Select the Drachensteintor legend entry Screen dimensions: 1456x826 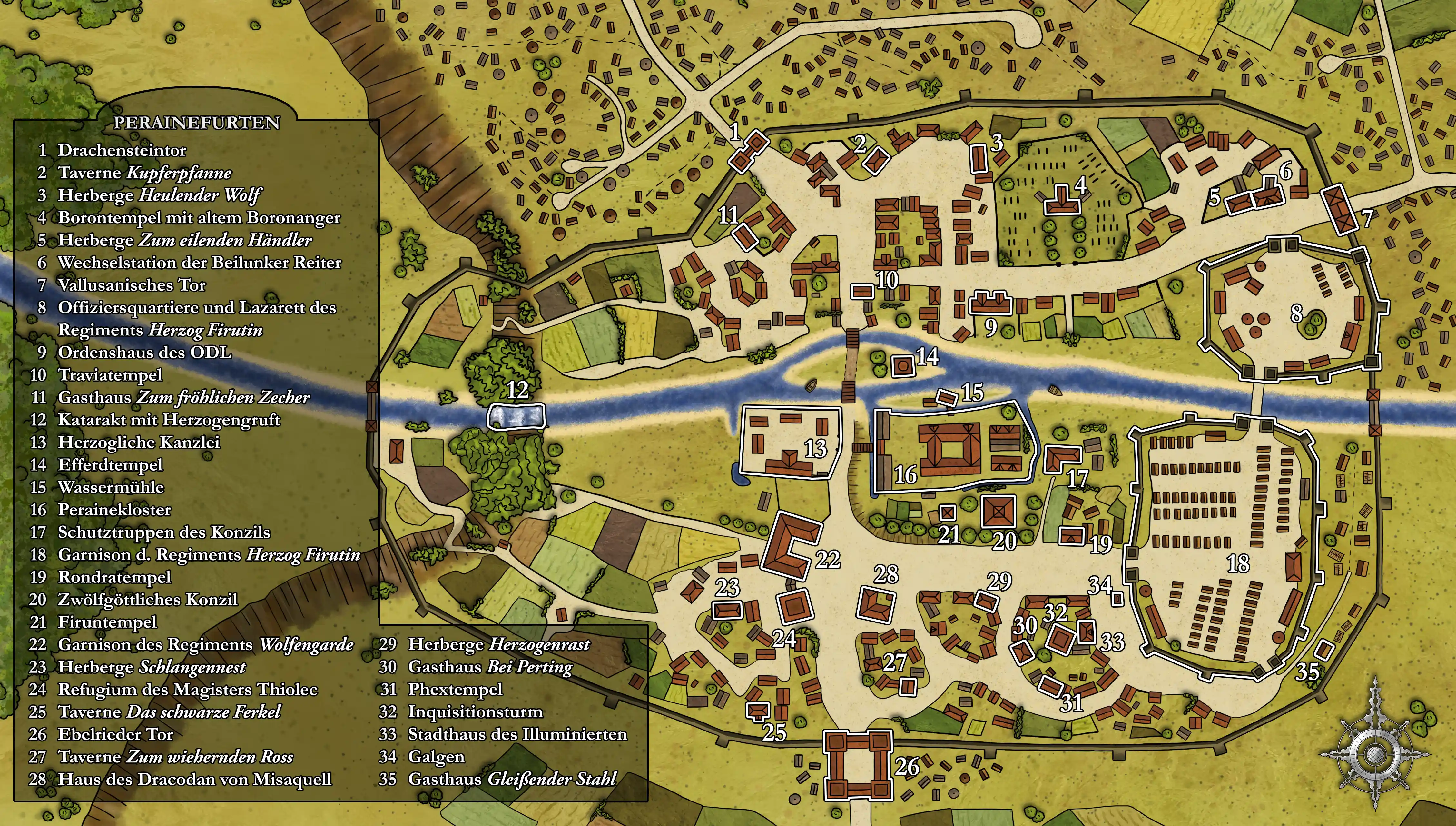pos(121,150)
